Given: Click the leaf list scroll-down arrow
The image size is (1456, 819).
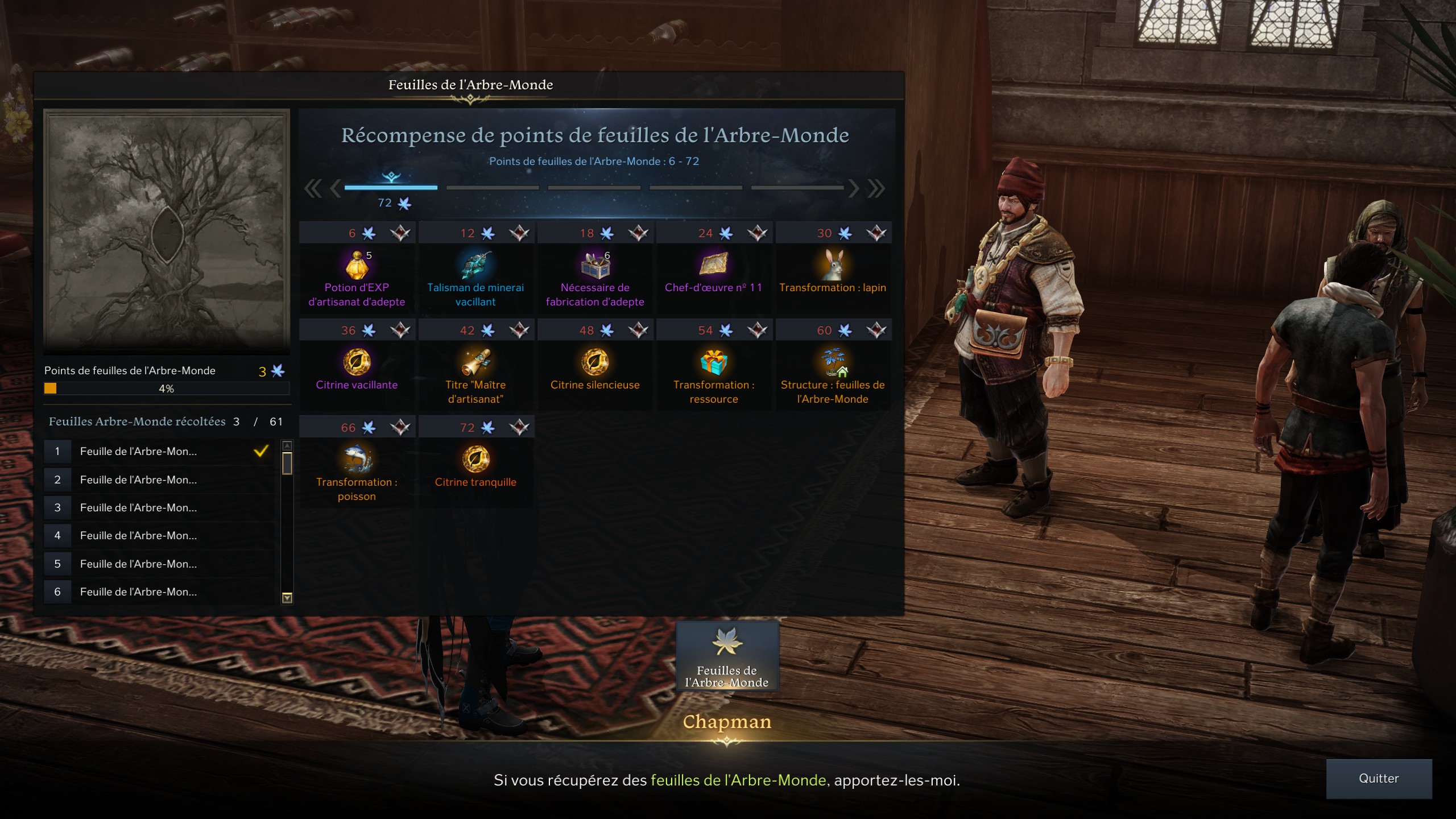Looking at the screenshot, I should tap(287, 597).
